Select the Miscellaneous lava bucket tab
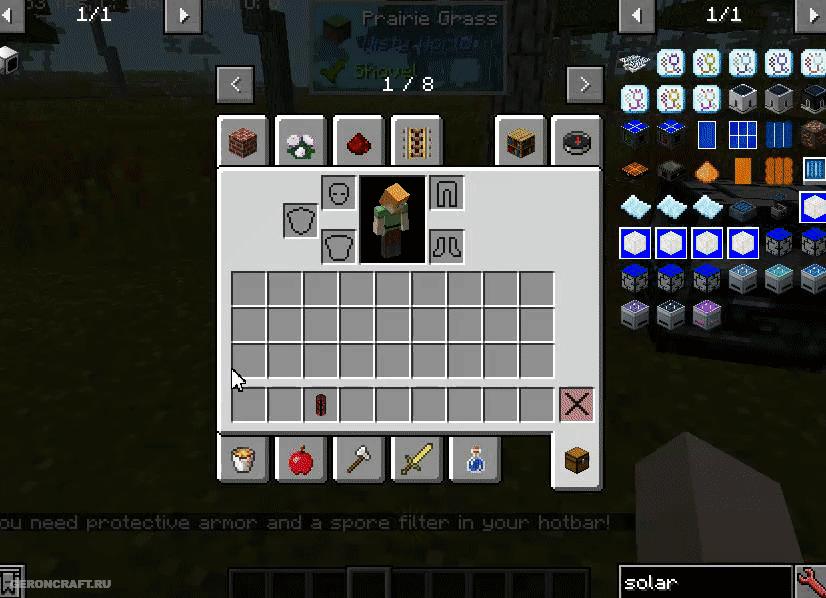This screenshot has height=598, width=826. point(243,460)
